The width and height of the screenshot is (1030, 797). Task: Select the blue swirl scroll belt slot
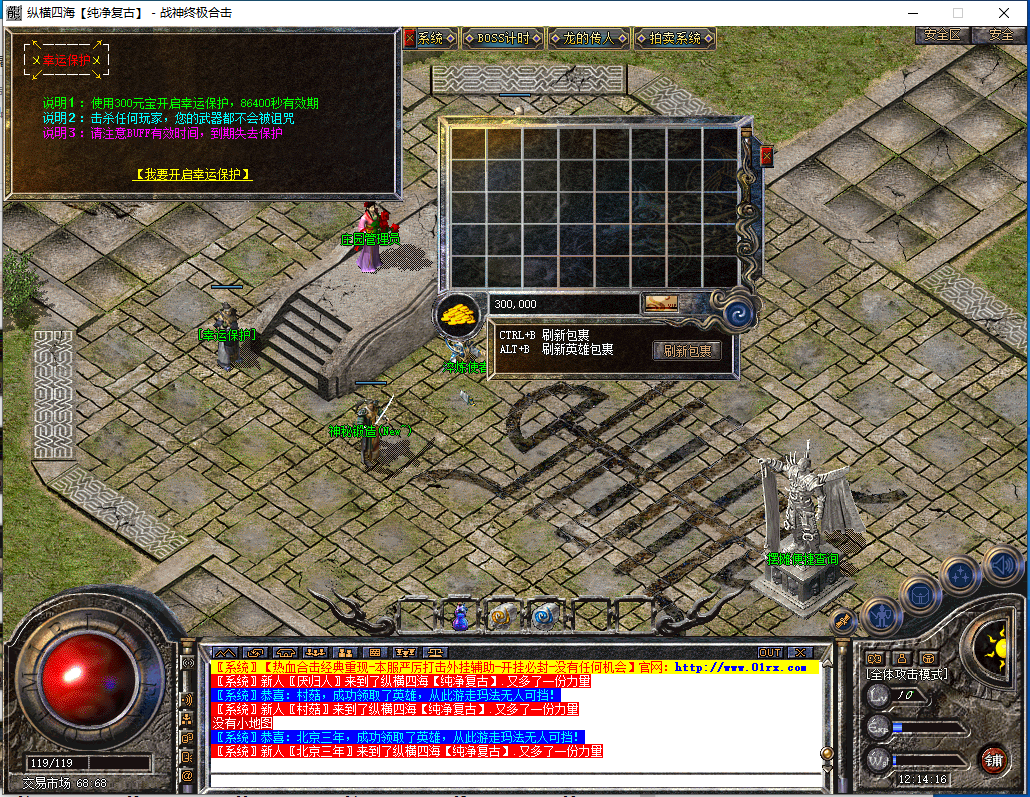[543, 617]
